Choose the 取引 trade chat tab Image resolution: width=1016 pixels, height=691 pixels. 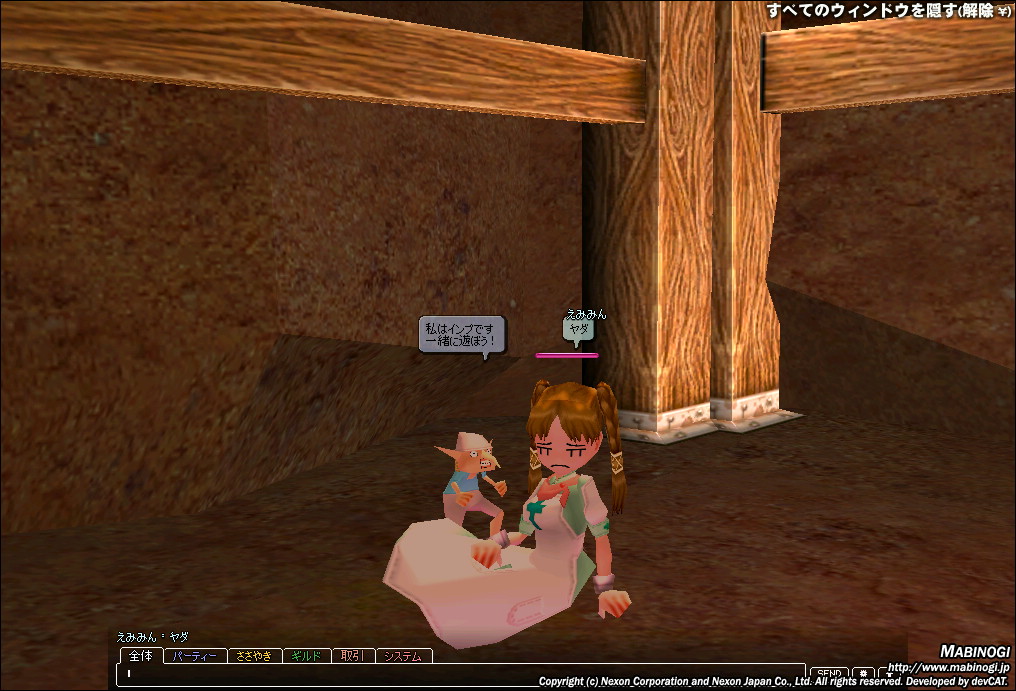coord(352,657)
